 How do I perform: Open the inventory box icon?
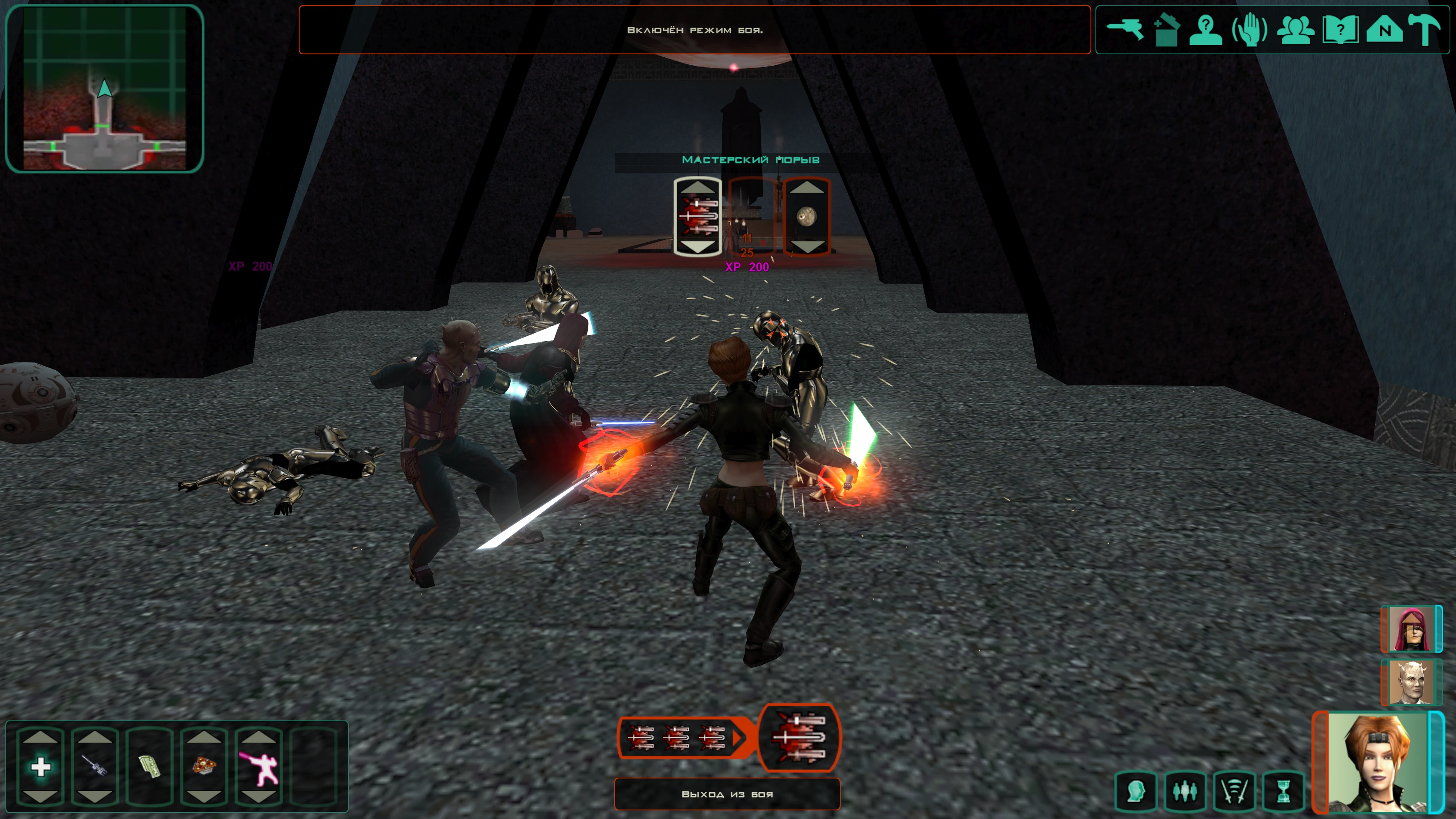point(1165,29)
